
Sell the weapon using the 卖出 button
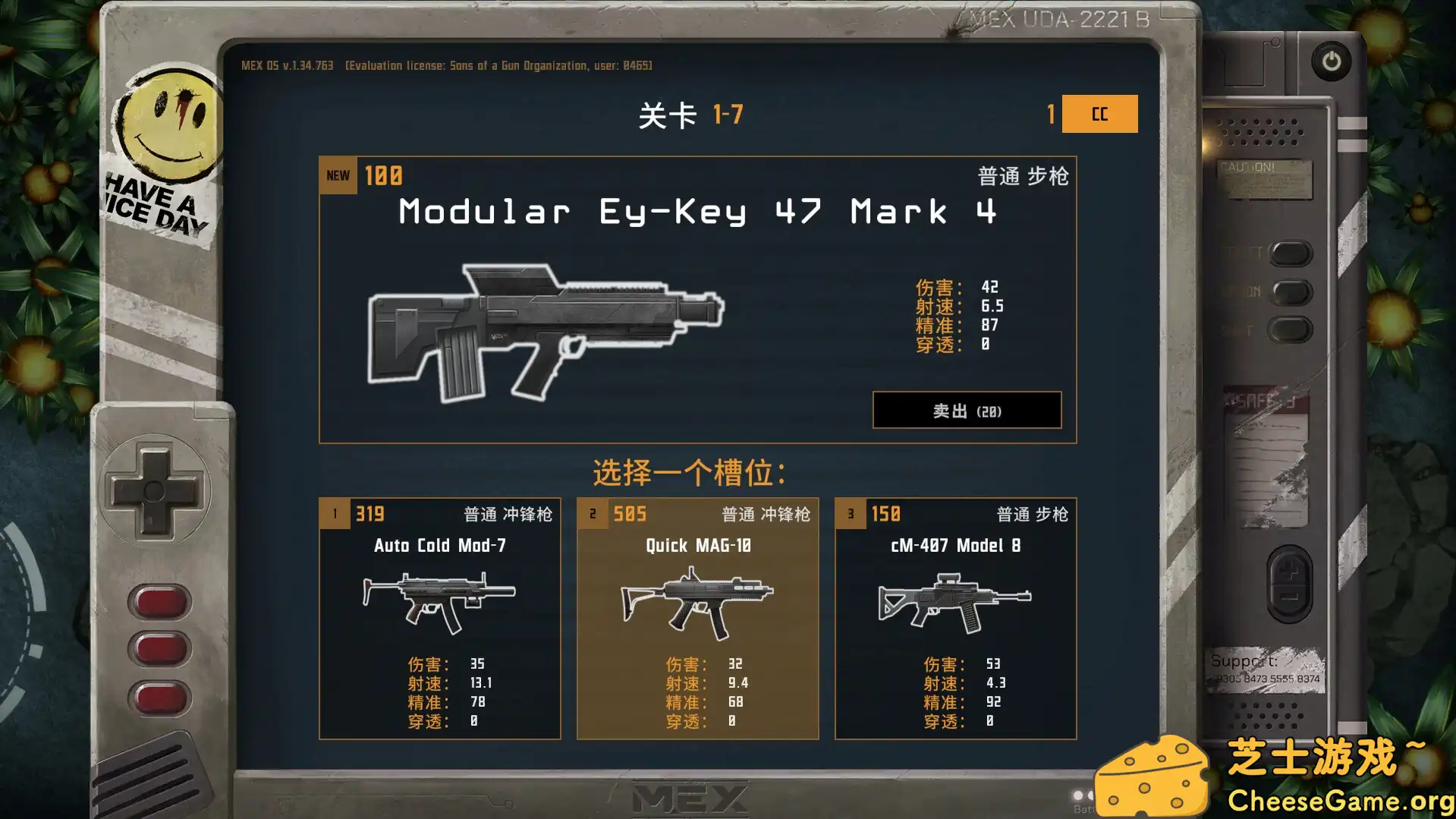967,410
